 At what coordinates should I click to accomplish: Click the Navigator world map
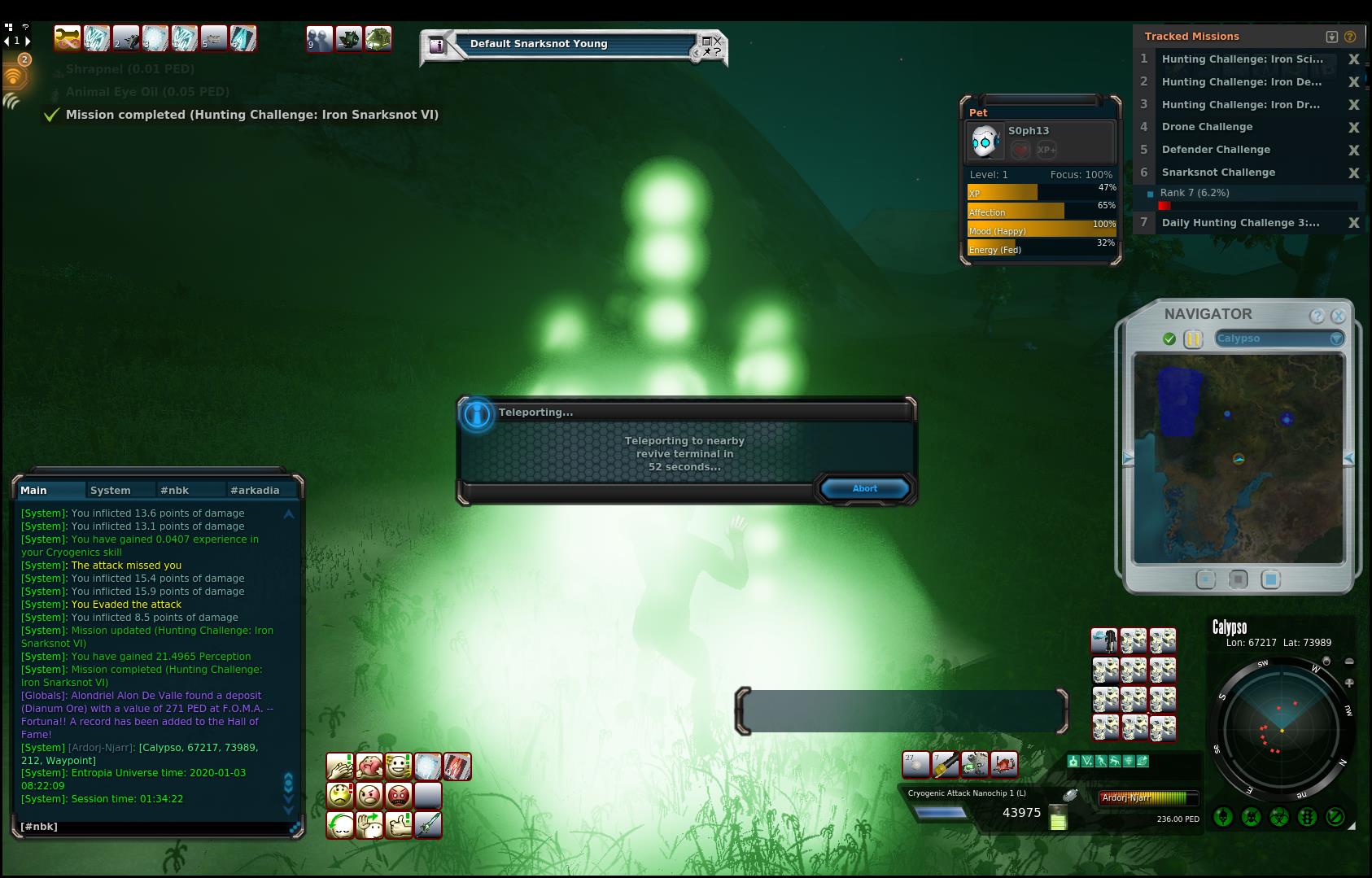point(1238,458)
